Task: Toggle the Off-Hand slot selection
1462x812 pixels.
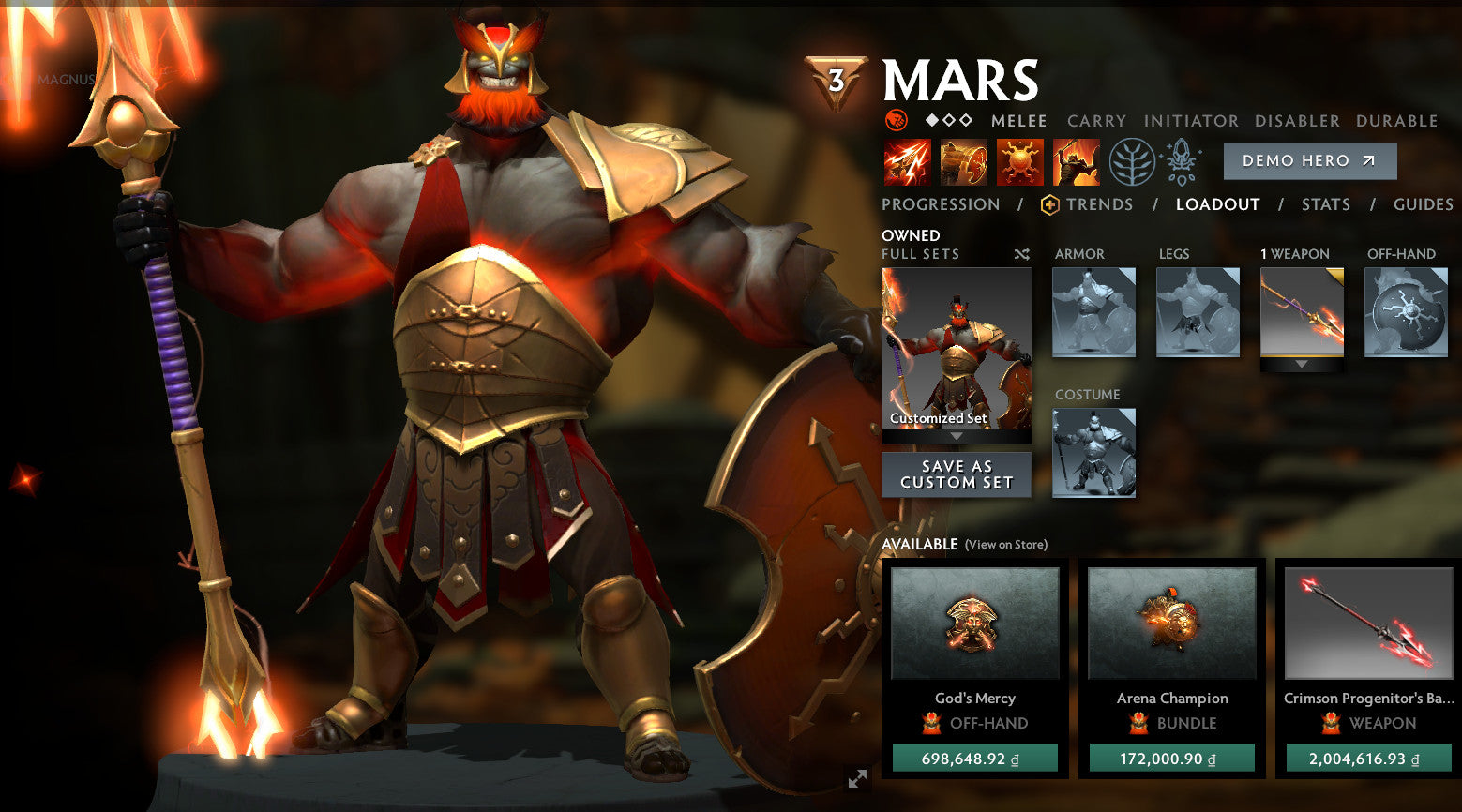Action: (x=1404, y=312)
